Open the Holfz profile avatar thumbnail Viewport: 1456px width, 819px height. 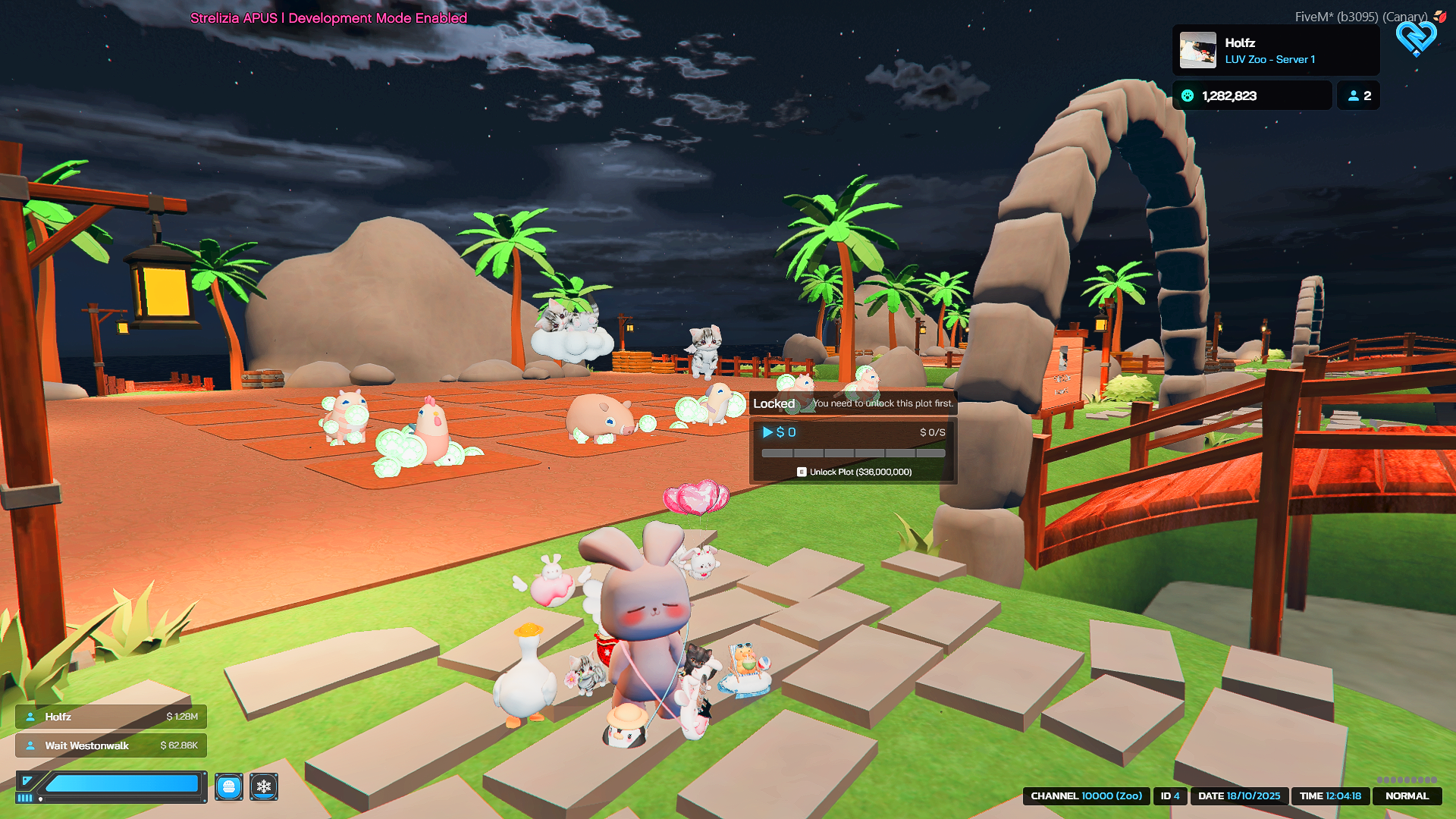(x=1198, y=50)
